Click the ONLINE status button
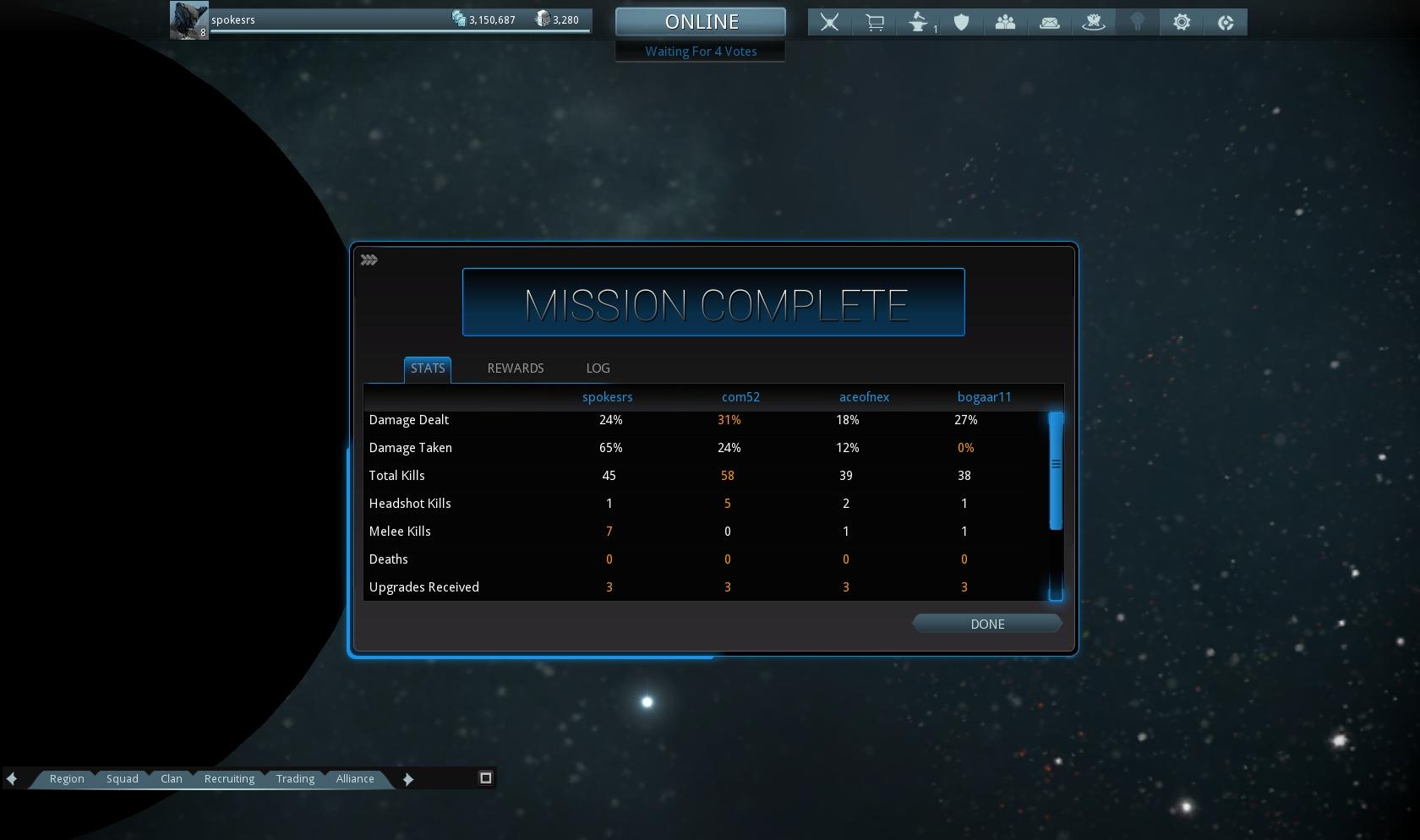Image resolution: width=1420 pixels, height=840 pixels. 701,22
